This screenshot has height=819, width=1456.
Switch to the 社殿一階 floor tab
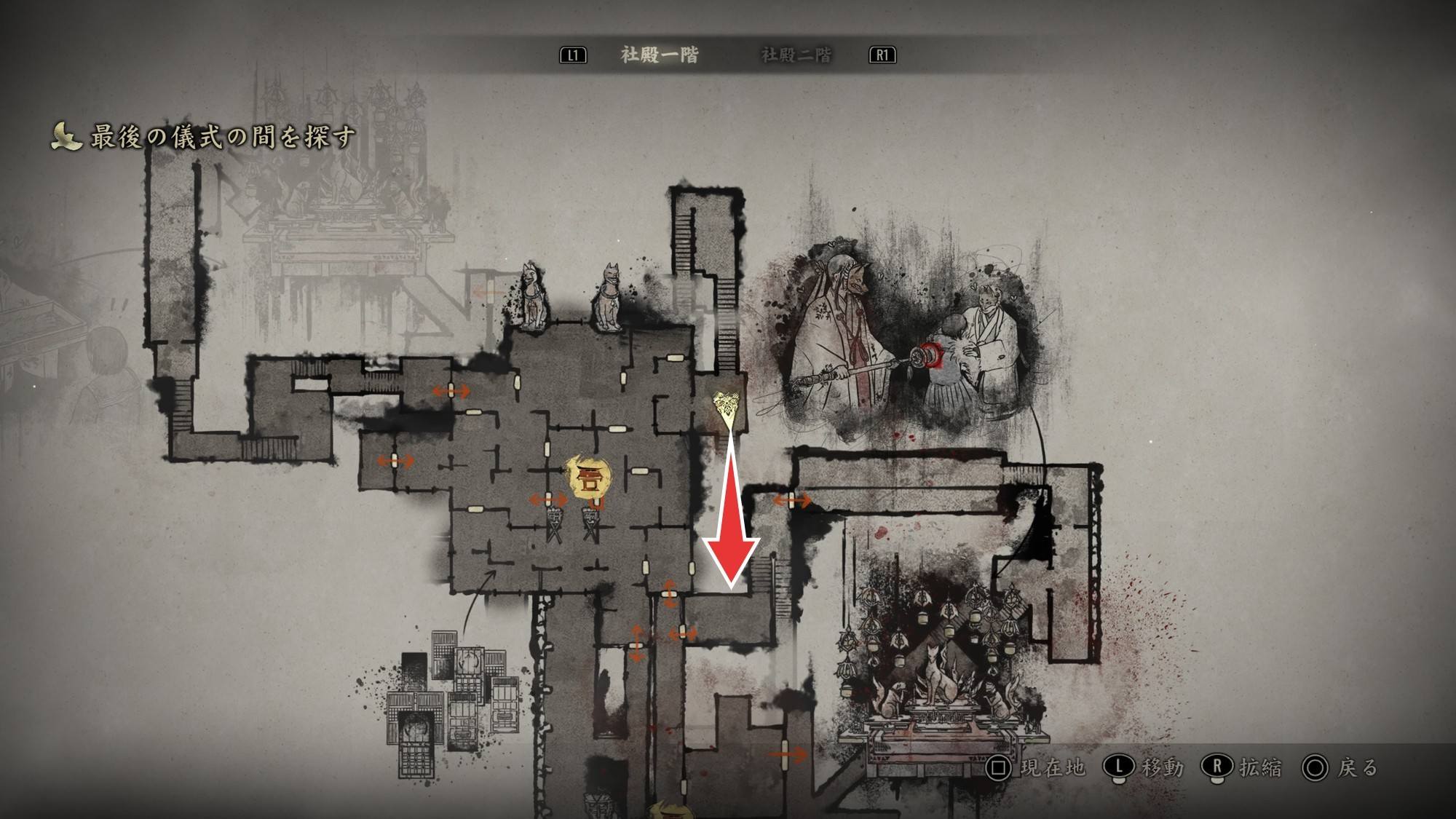click(659, 55)
